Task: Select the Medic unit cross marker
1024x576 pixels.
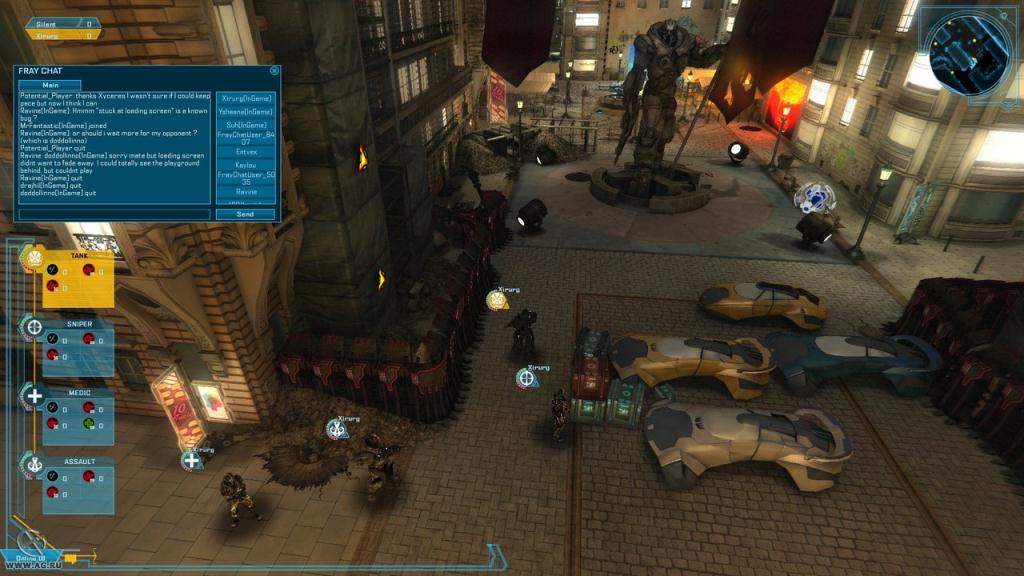Action: pos(191,461)
